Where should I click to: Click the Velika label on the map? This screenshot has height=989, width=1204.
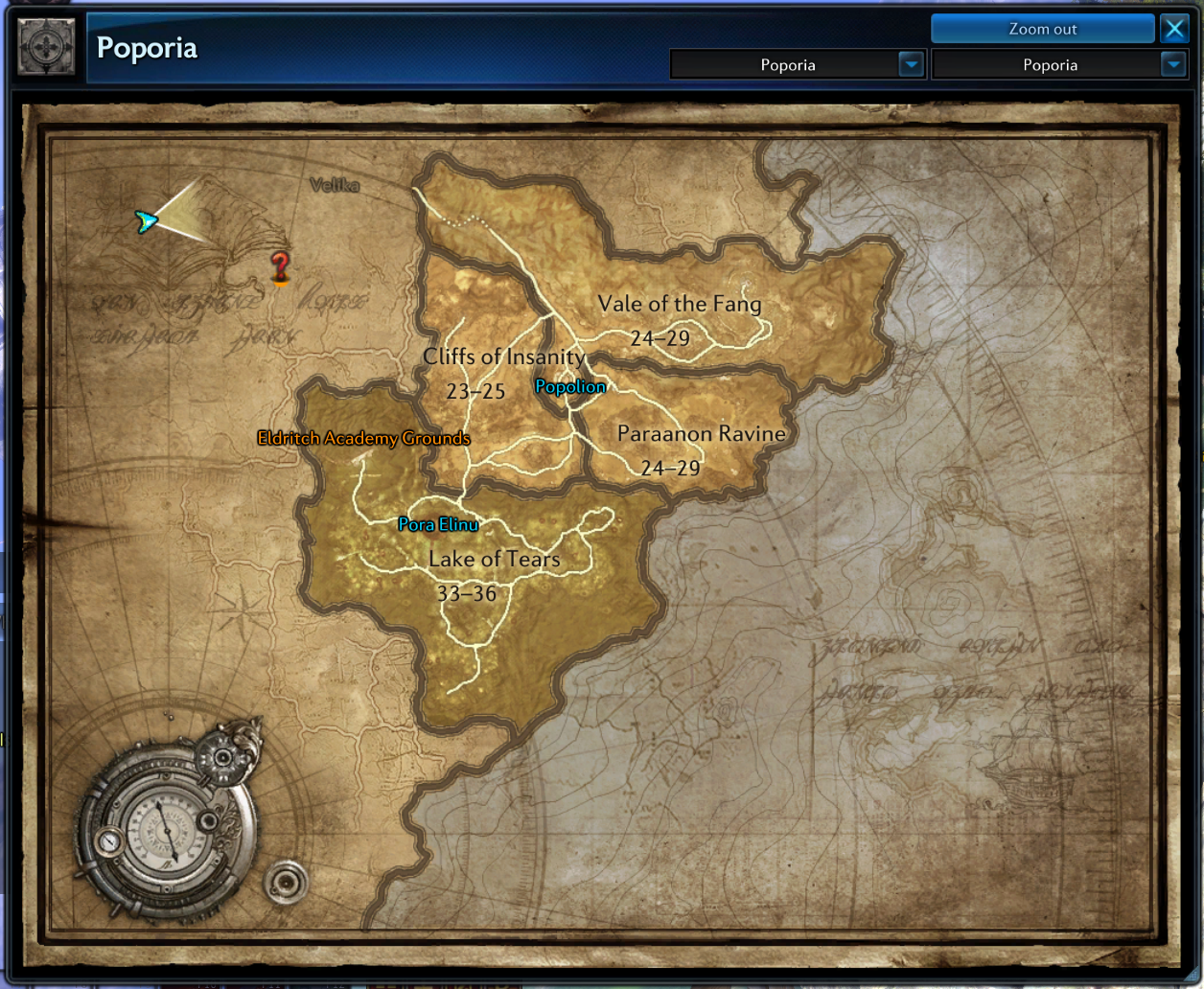[x=335, y=185]
